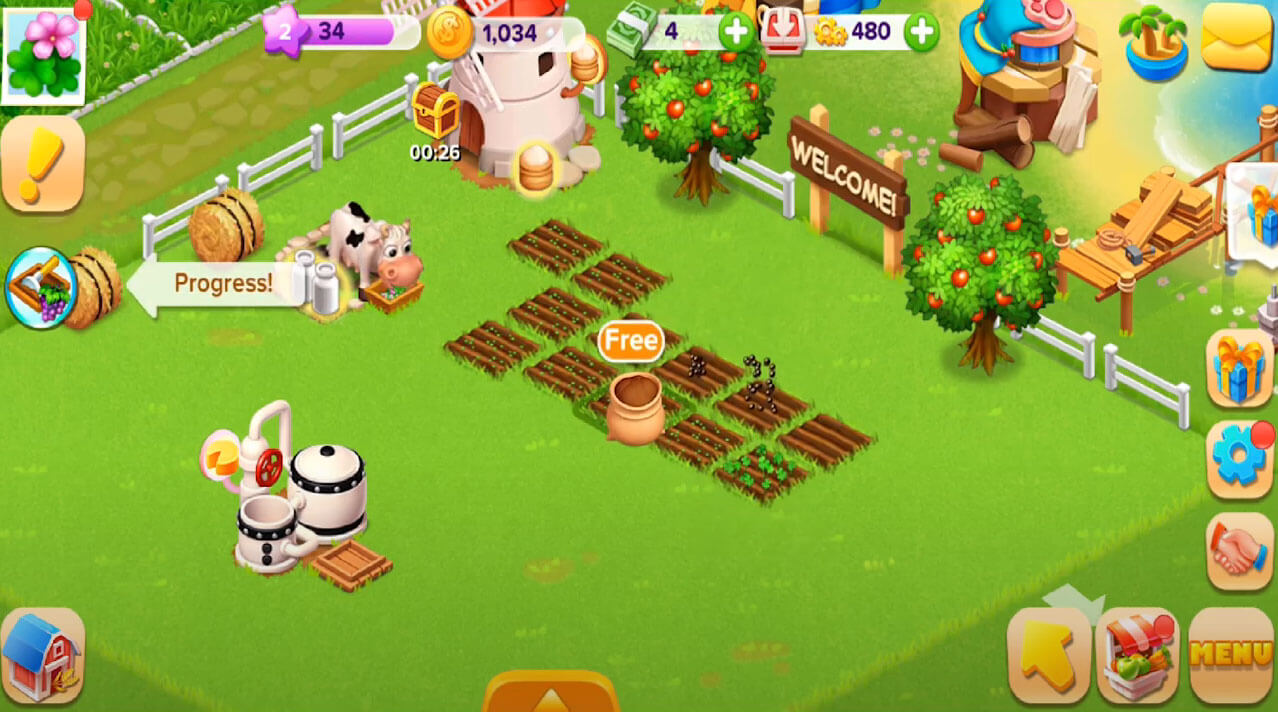
Task: Add more green cash with plus
Action: (x=737, y=32)
